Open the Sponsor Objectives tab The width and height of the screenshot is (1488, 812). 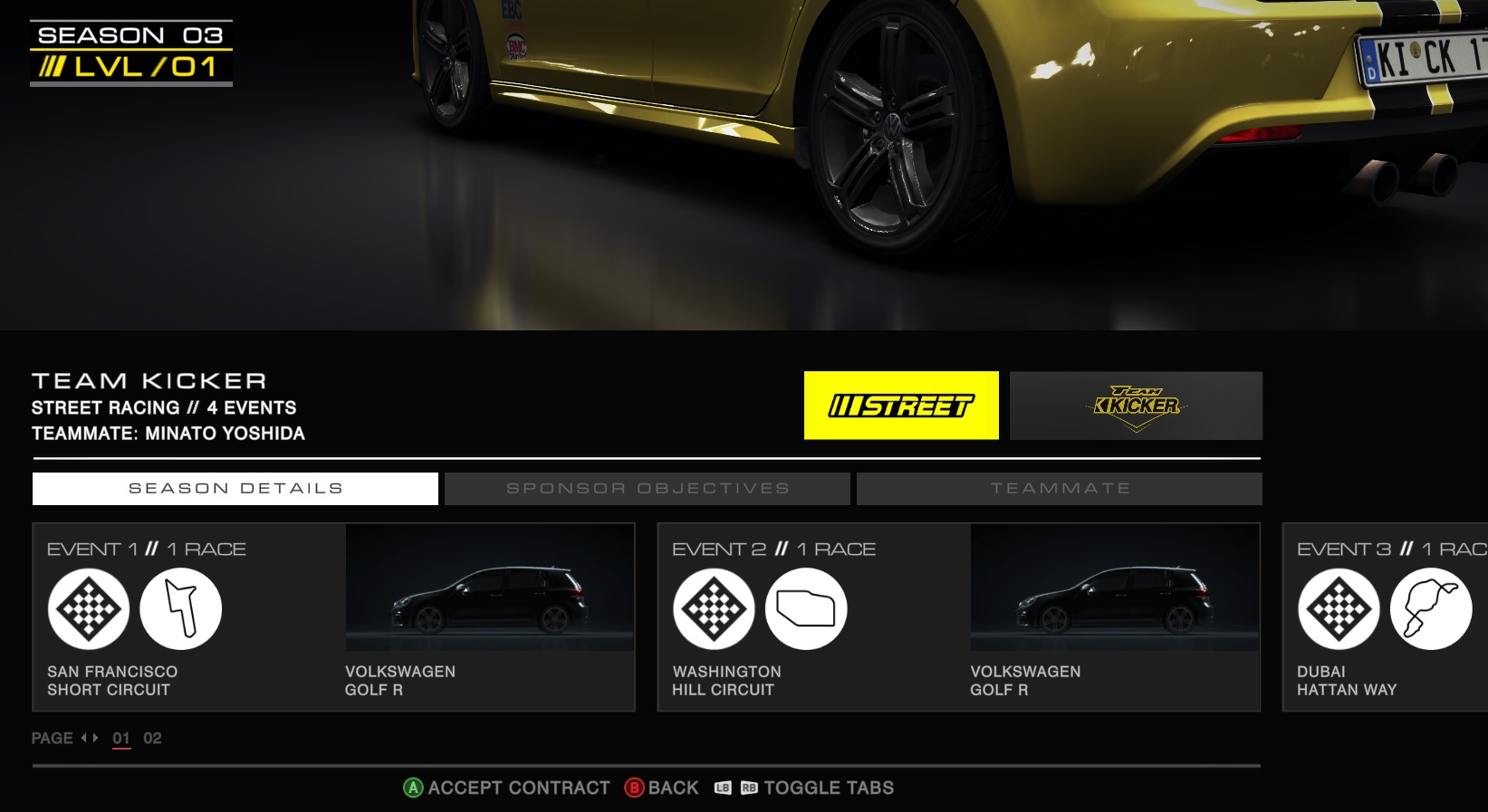pyautogui.click(x=648, y=489)
